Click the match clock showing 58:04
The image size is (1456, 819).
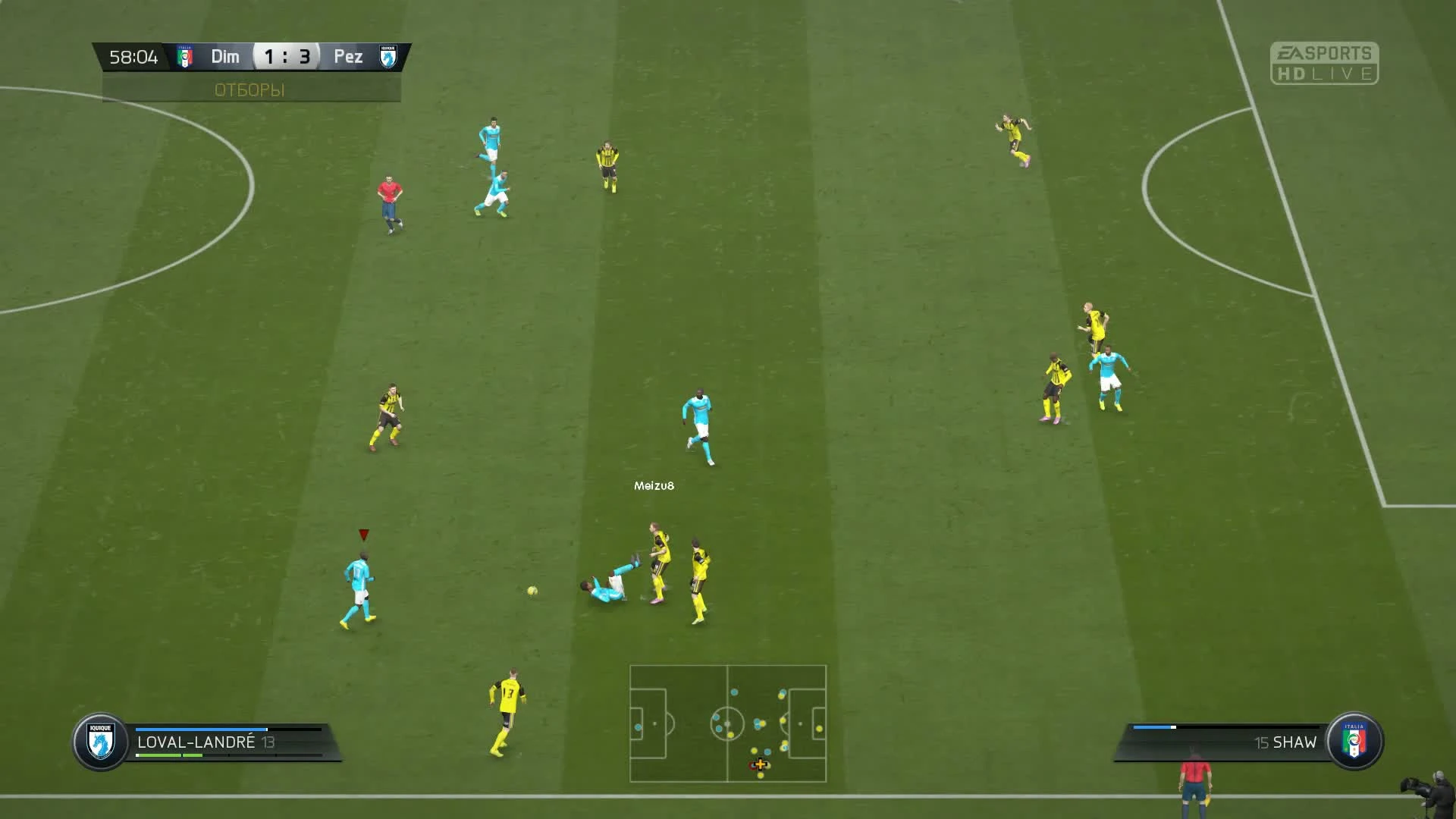pyautogui.click(x=135, y=55)
